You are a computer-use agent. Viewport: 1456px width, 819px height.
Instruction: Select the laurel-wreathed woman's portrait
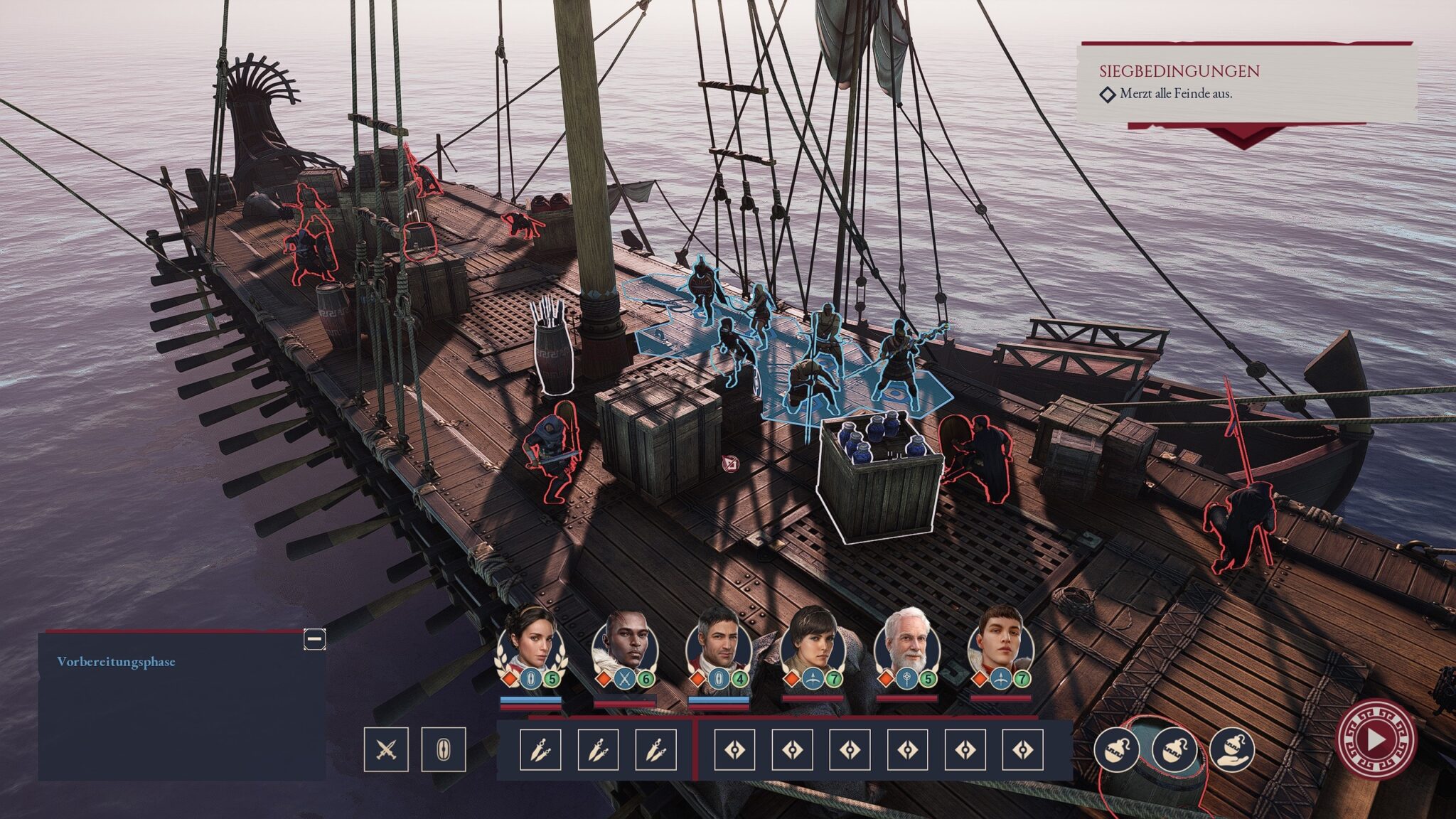click(x=531, y=648)
